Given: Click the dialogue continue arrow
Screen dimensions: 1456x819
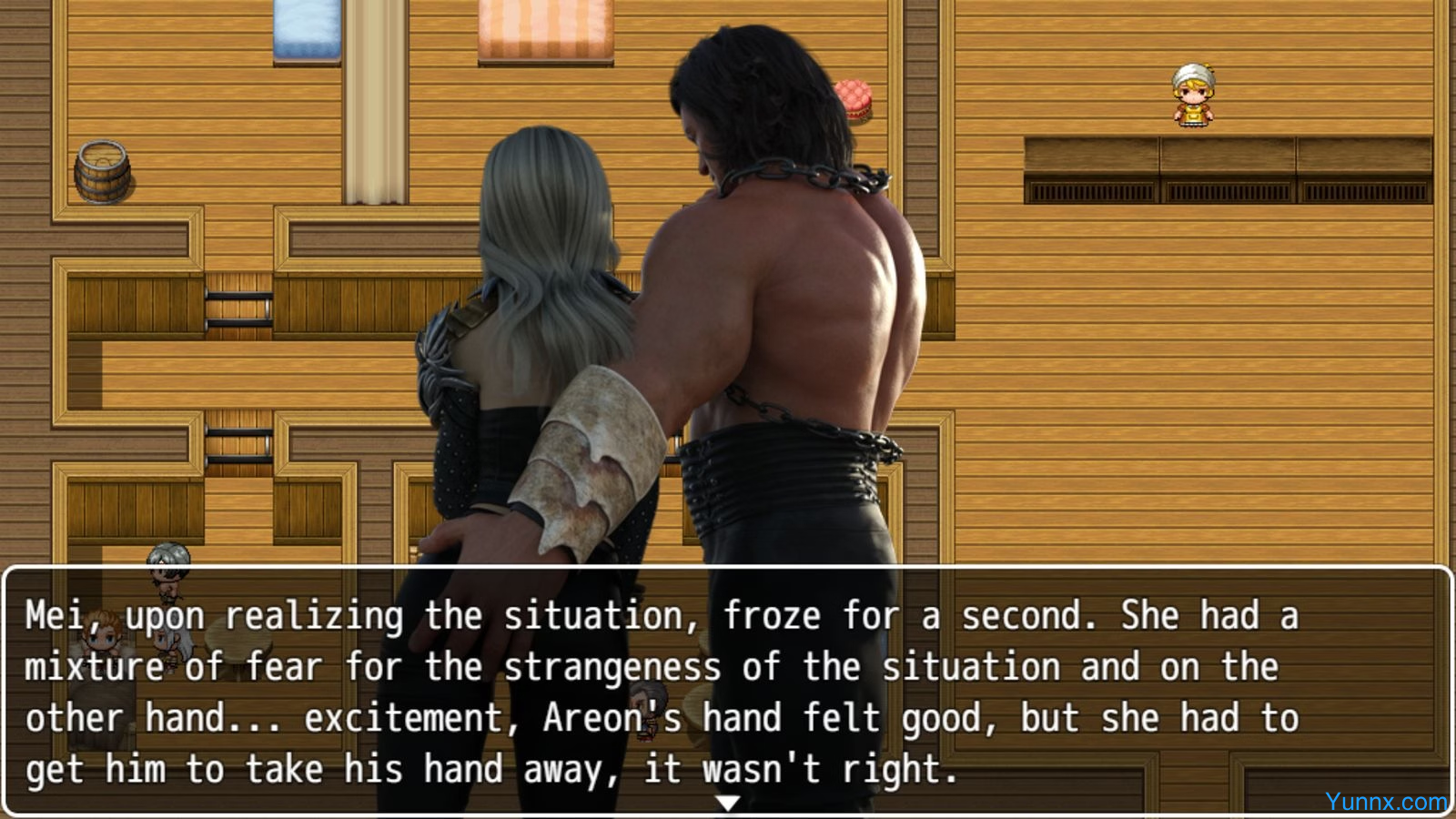Looking at the screenshot, I should (727, 803).
